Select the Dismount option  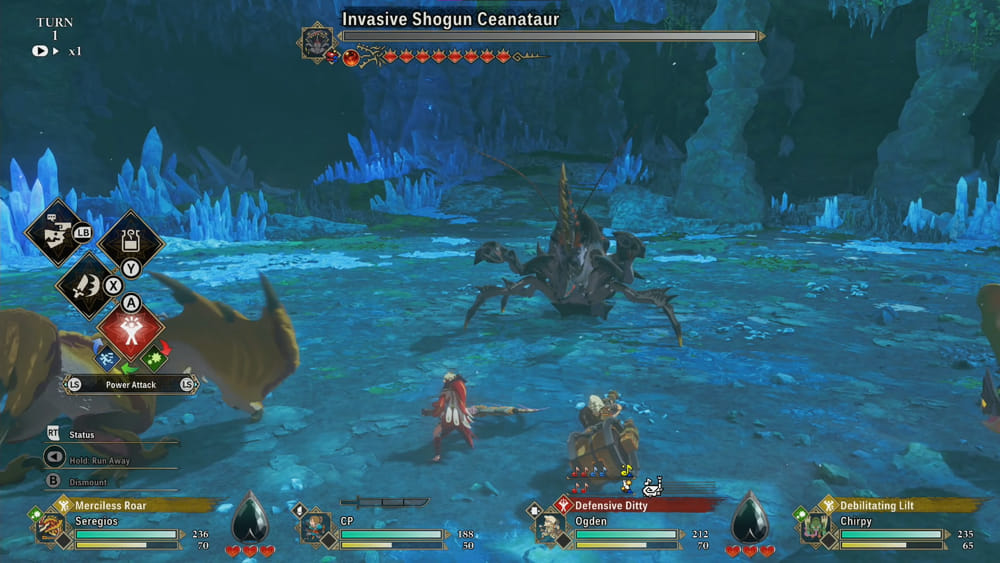tap(88, 481)
